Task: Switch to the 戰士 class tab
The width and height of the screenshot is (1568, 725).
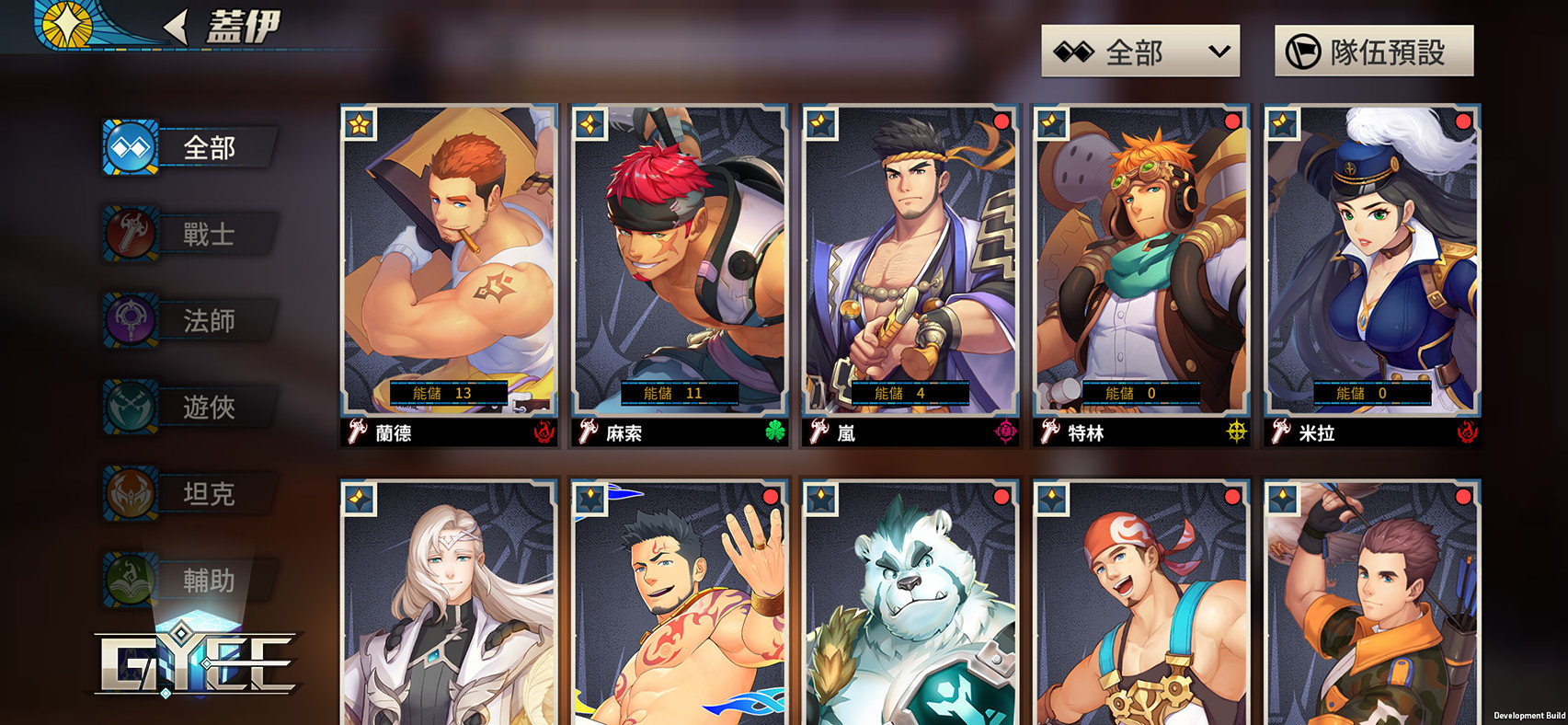Action: tap(190, 234)
